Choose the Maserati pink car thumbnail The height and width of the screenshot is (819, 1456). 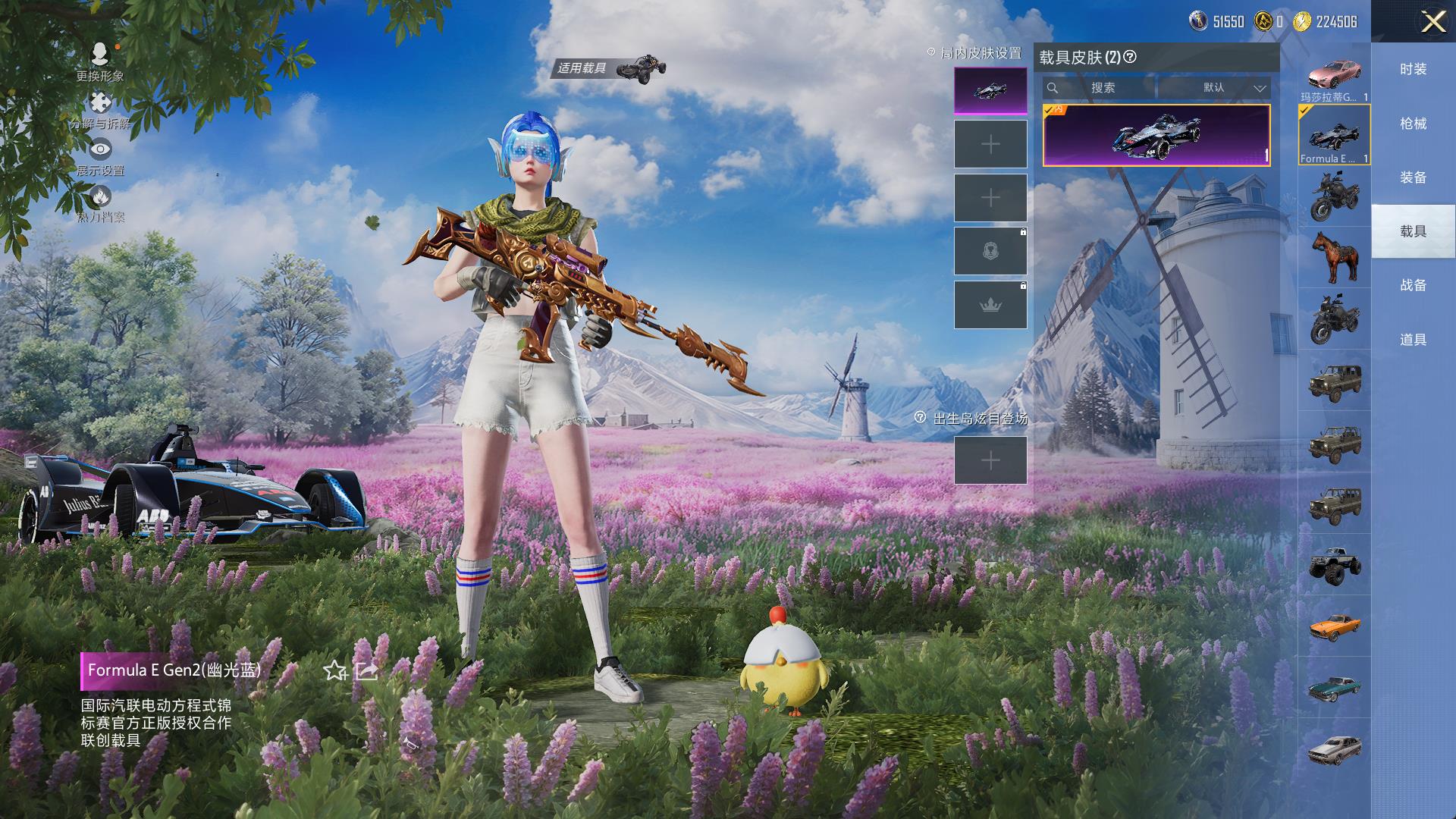pos(1334,74)
